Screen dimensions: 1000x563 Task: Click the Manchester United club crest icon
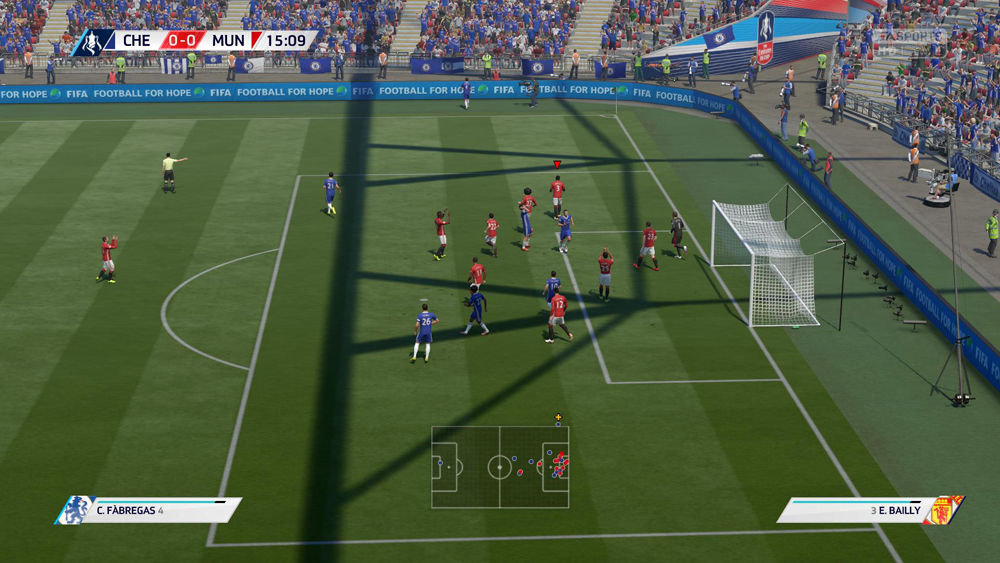coord(943,510)
